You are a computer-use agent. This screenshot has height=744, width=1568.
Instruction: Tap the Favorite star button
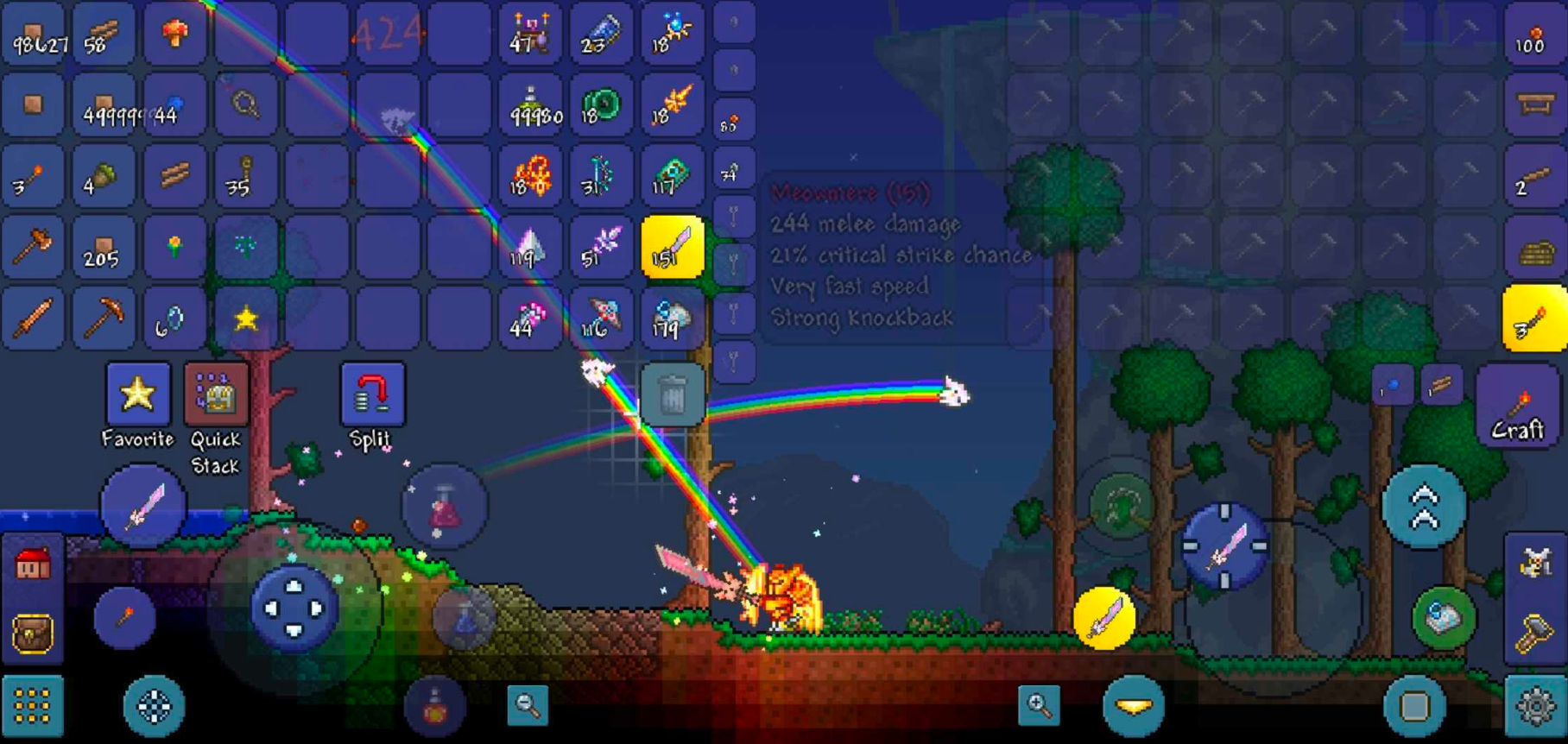138,395
